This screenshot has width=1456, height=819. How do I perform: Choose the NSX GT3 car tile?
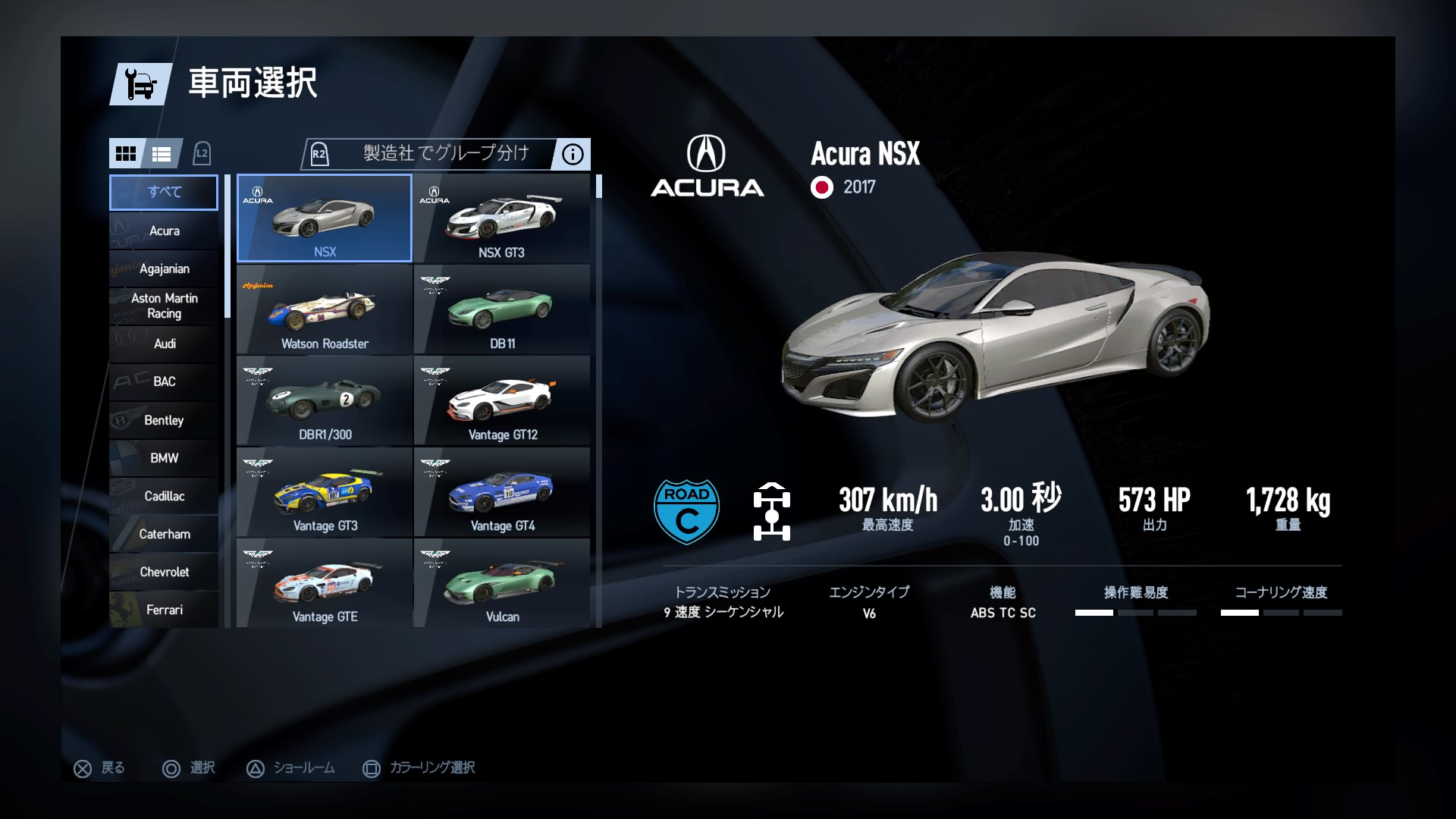501,218
